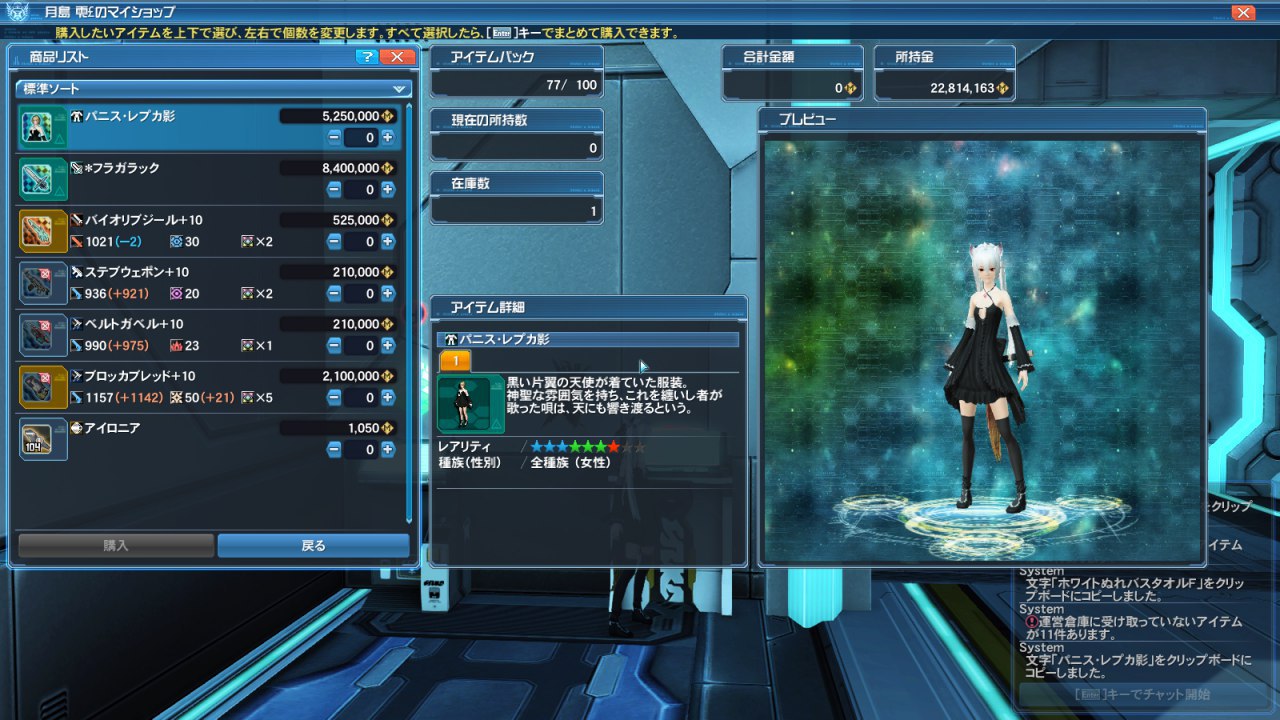The height and width of the screenshot is (720, 1280).
Task: Increase quantity of バニス・レプカ影 with plus
Action: coord(387,137)
